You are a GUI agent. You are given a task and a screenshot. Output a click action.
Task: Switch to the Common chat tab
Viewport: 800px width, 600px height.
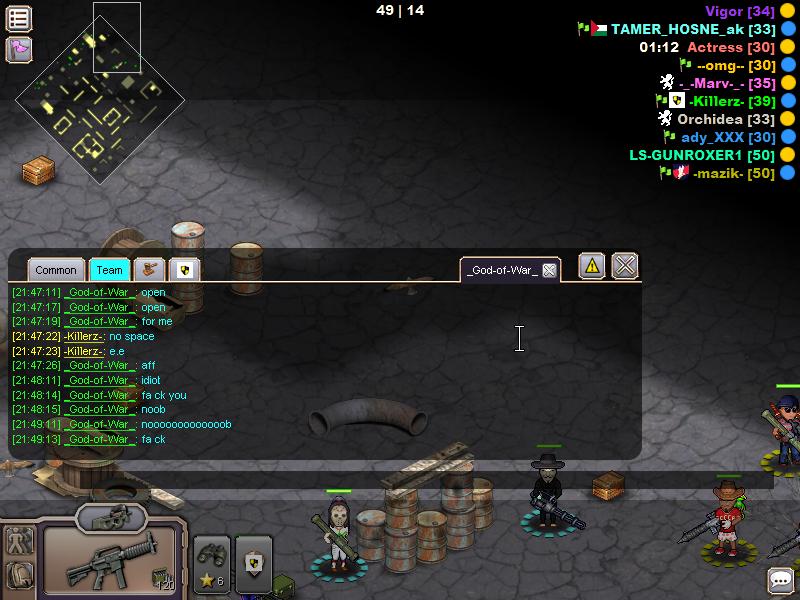[56, 270]
